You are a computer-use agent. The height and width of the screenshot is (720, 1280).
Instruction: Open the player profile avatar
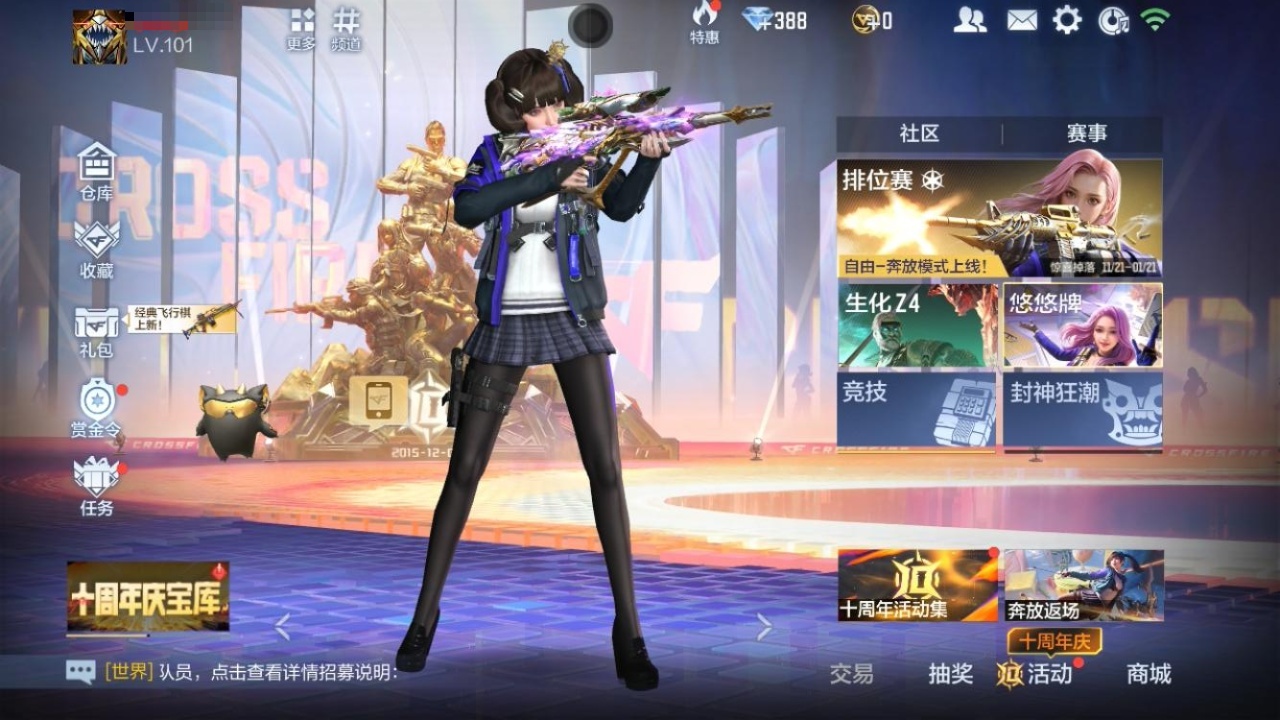(99, 37)
